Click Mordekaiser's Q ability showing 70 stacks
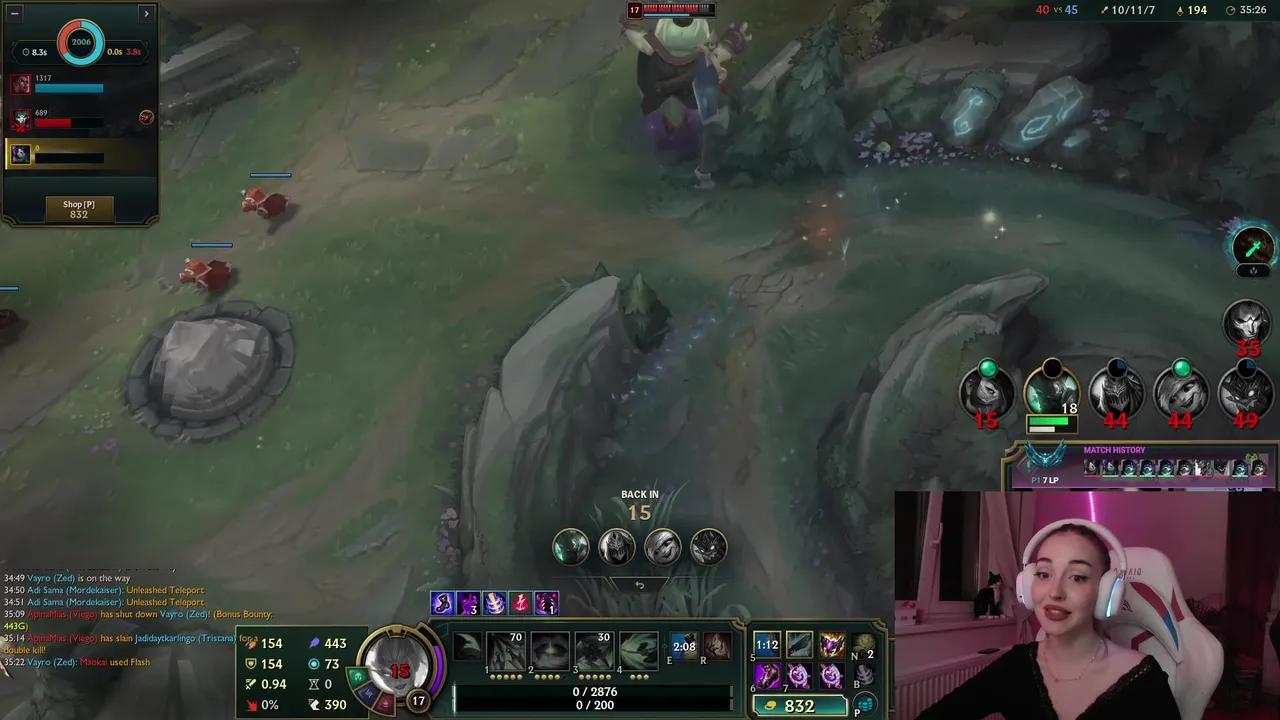The image size is (1280, 720). pos(505,650)
